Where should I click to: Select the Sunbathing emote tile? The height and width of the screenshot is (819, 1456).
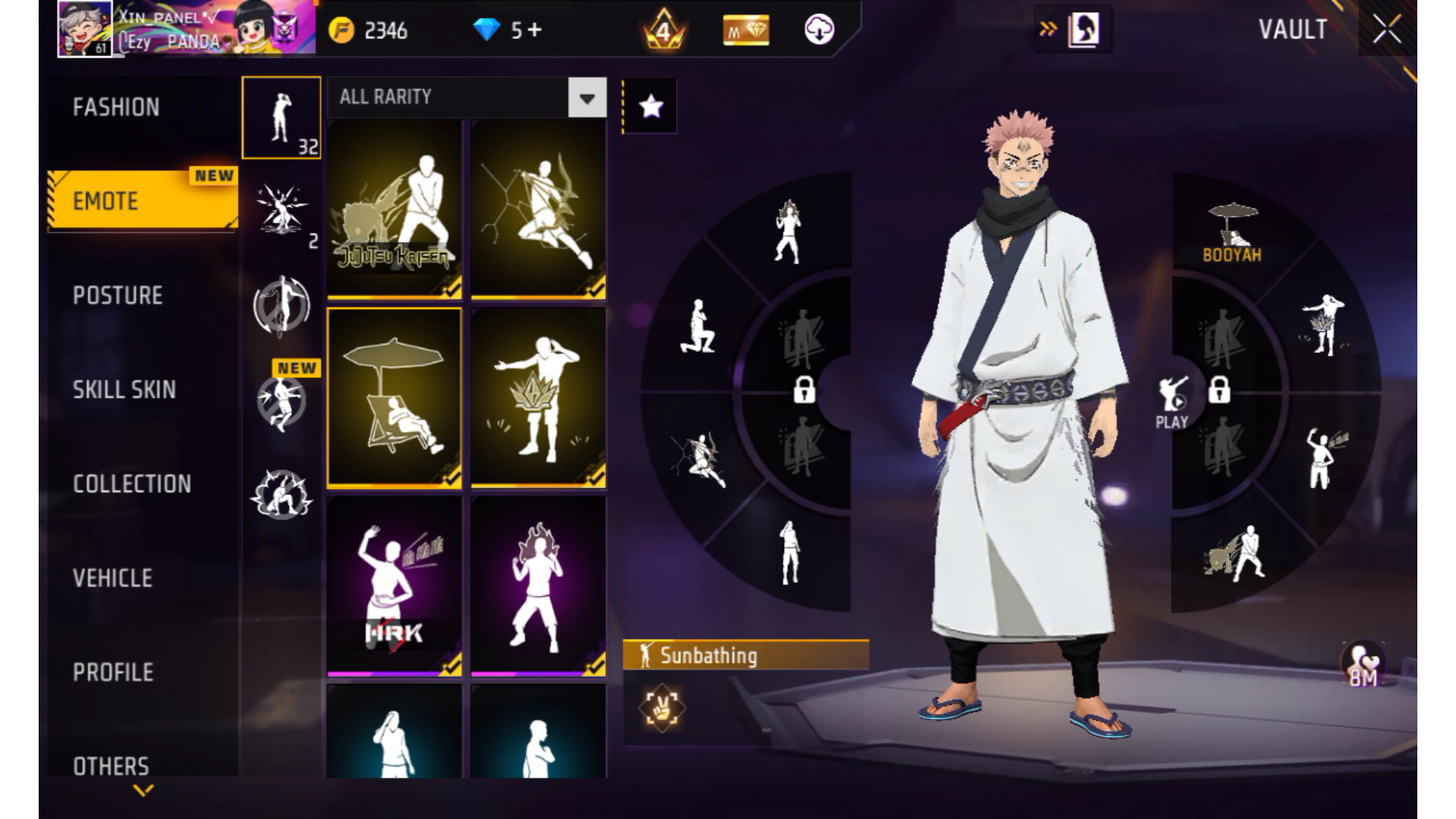pos(394,397)
